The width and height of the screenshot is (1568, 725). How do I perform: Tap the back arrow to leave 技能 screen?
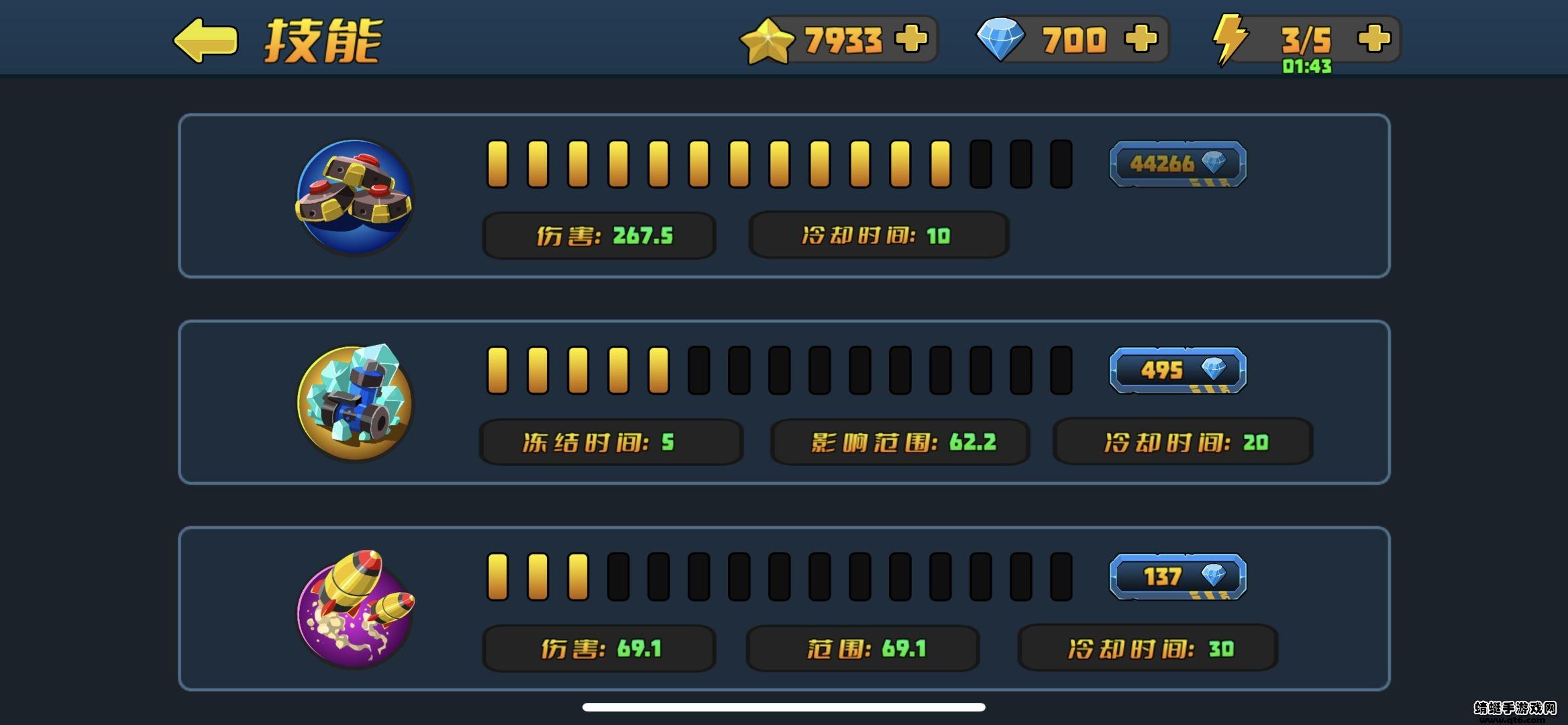click(205, 40)
